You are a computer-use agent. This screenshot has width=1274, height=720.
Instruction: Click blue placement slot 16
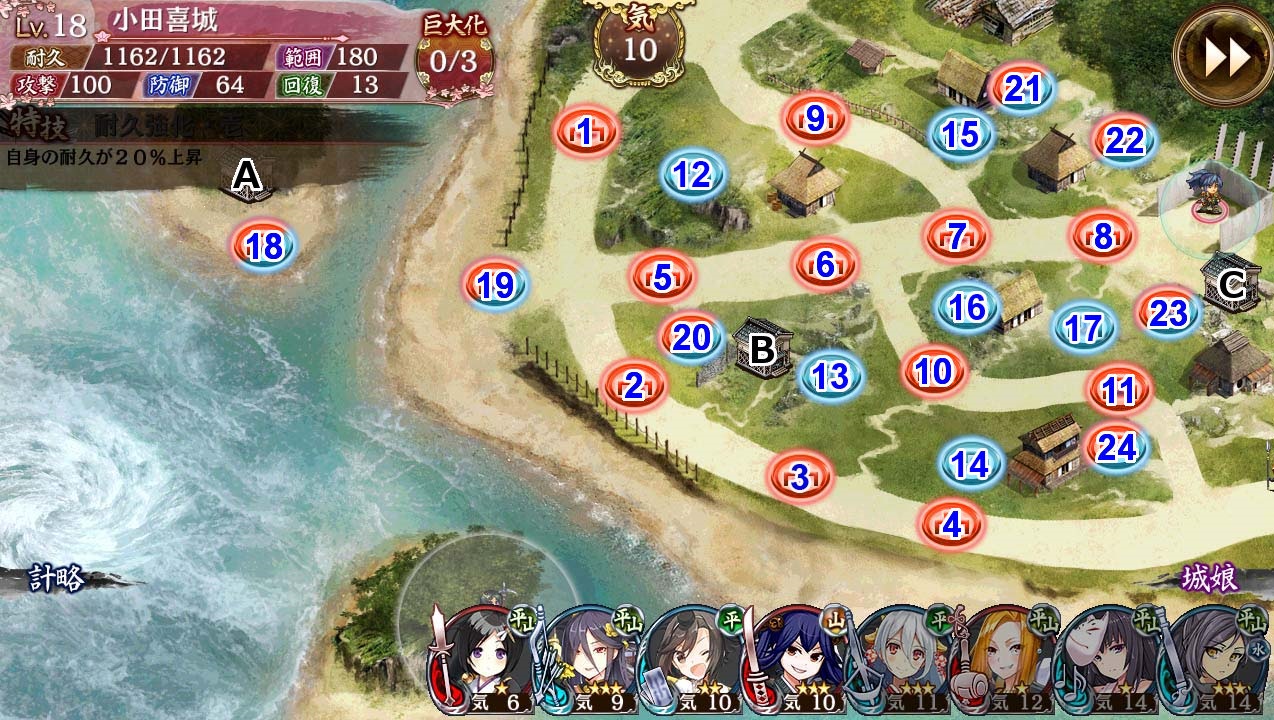coord(967,307)
